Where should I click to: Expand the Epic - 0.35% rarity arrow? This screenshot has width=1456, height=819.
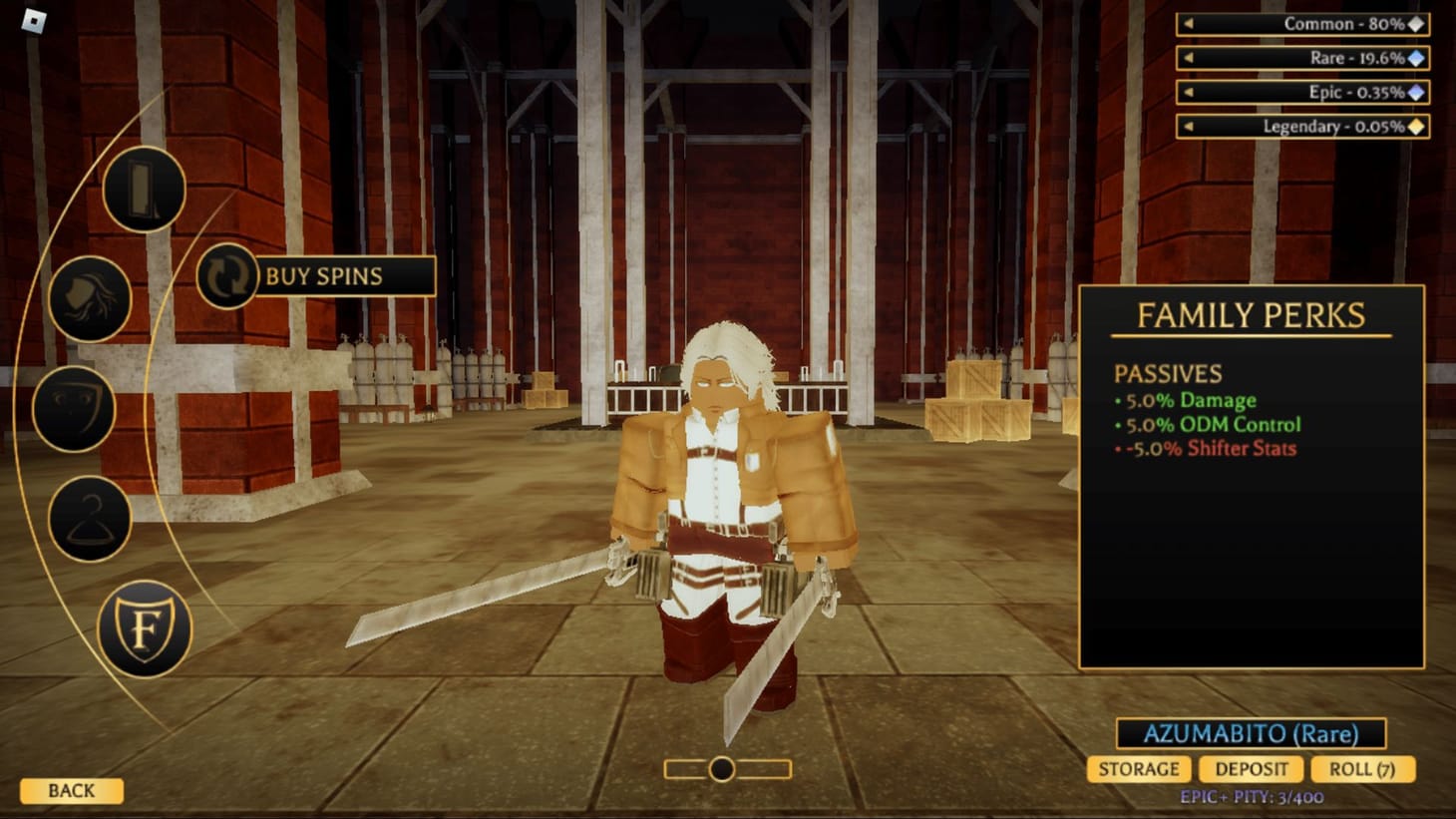pyautogui.click(x=1187, y=93)
